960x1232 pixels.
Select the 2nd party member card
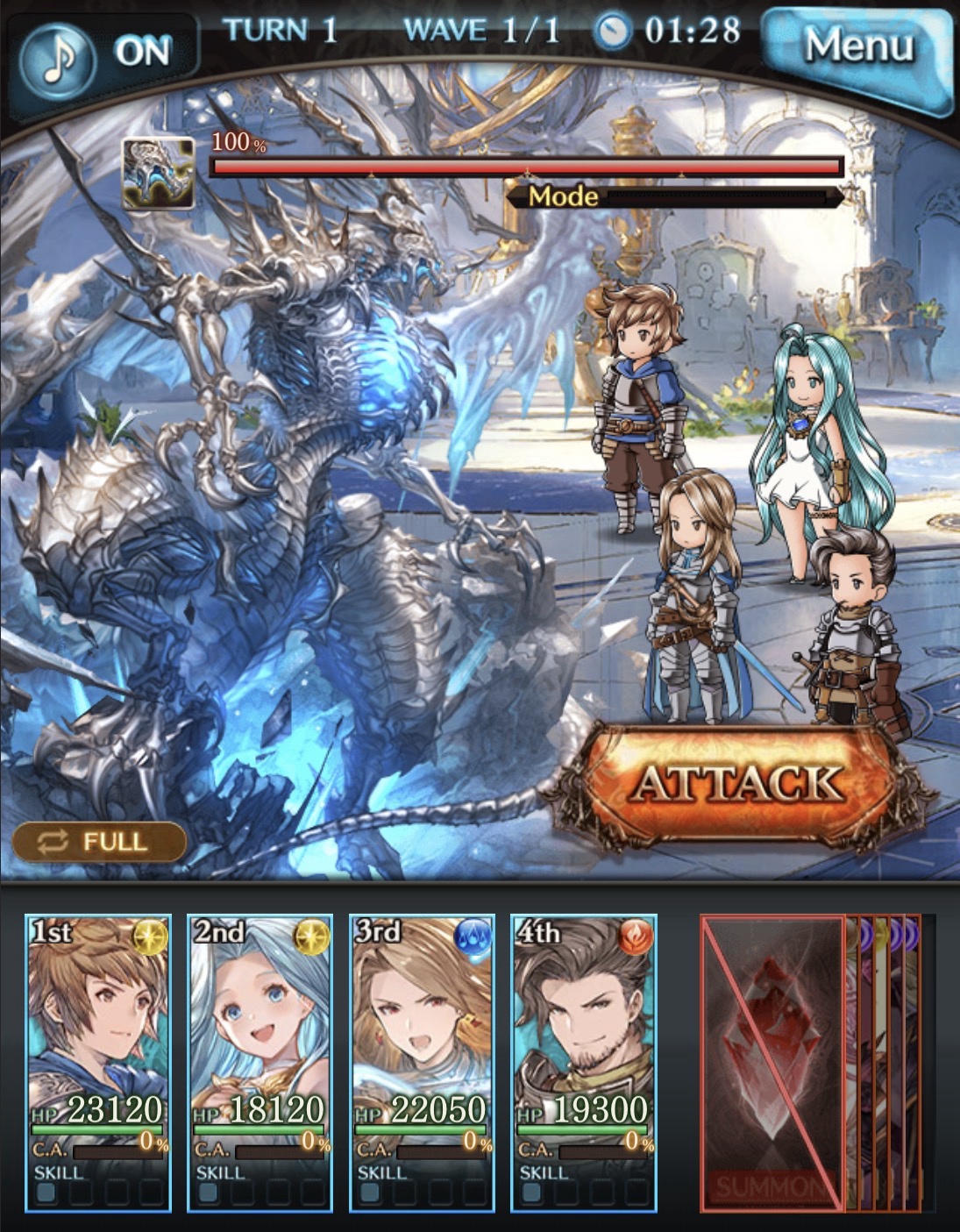pyautogui.click(x=260, y=1063)
